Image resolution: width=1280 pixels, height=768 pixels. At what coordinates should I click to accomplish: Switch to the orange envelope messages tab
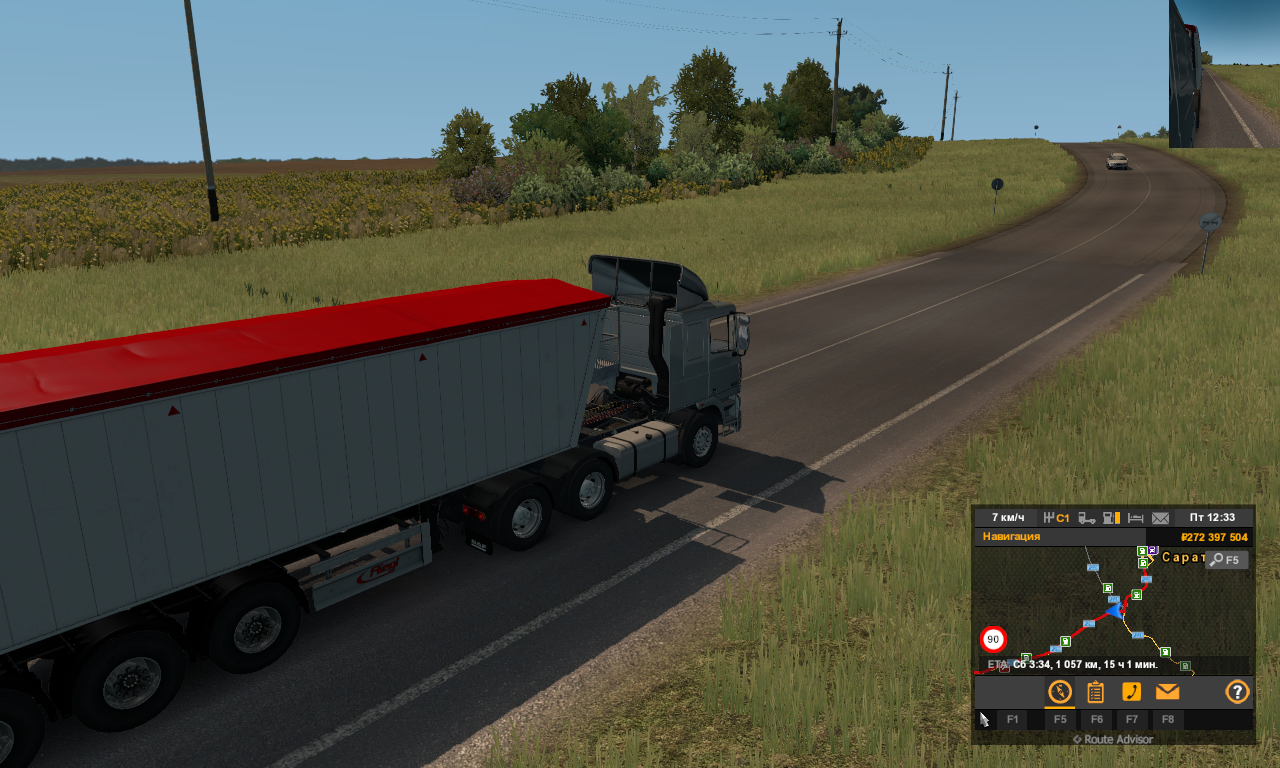[1167, 692]
